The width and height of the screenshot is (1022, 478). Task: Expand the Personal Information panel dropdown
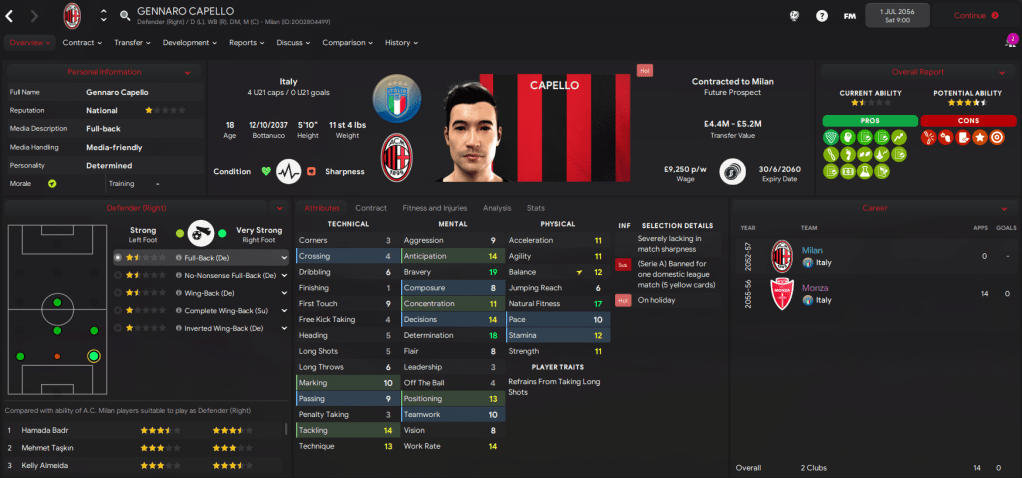point(187,73)
